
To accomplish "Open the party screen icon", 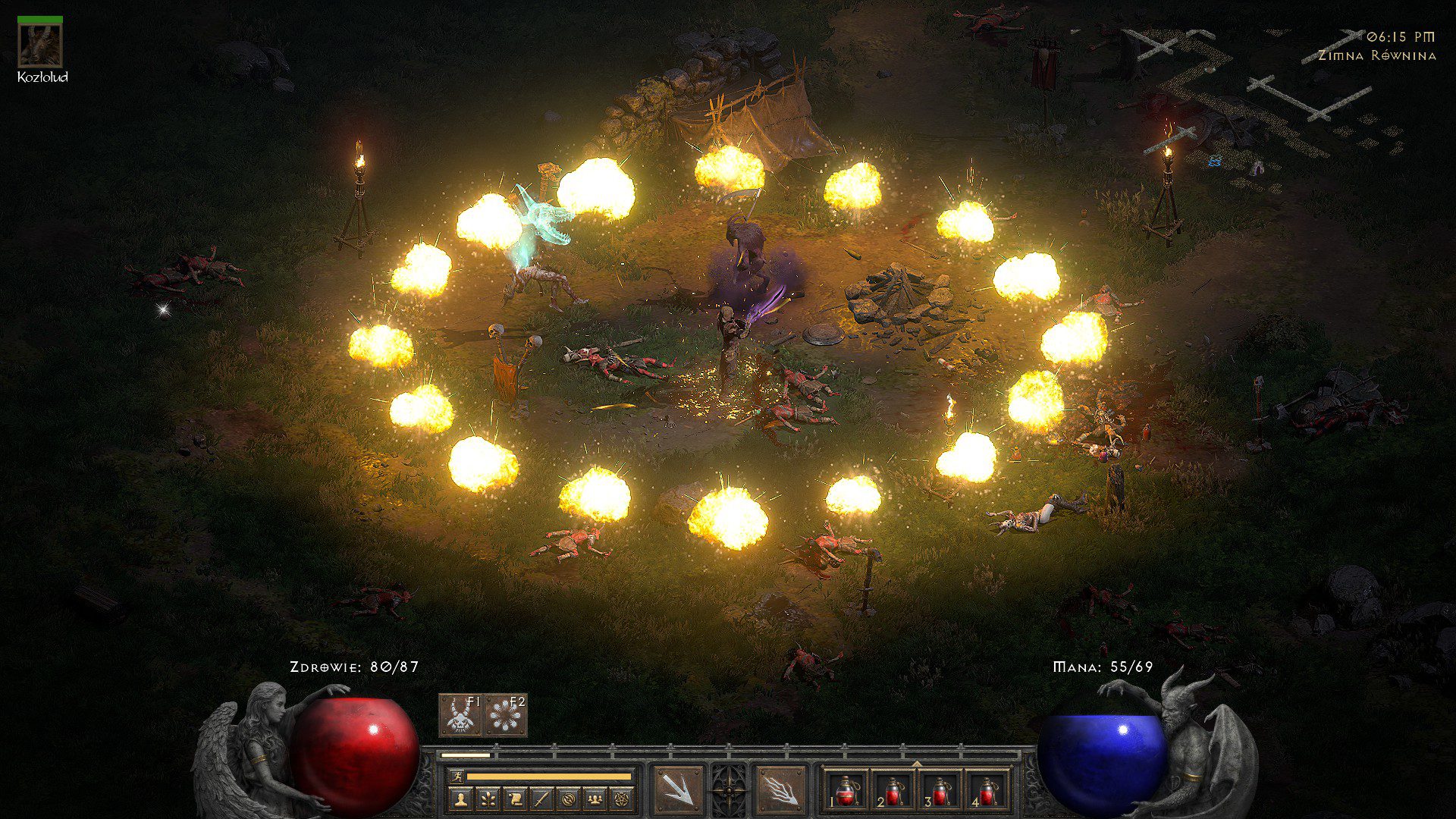I will pos(597,799).
